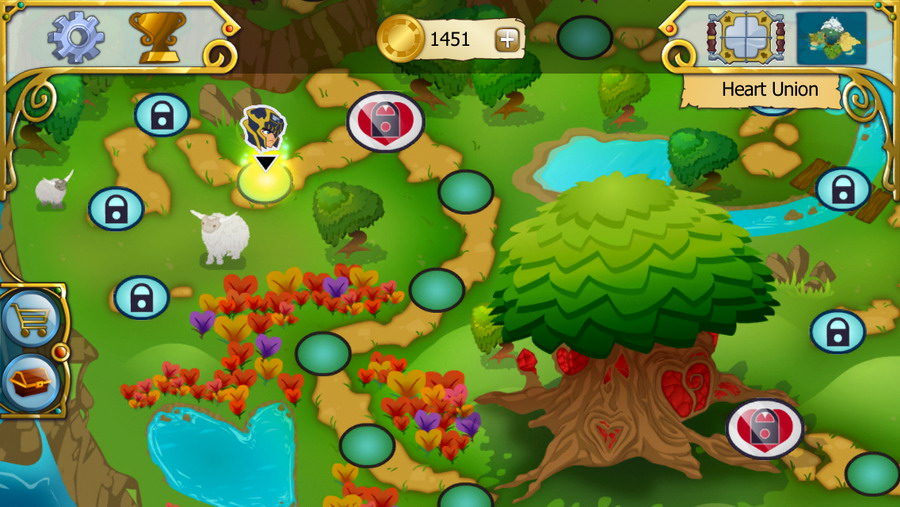Open the treasure chest inventory
900x507 pixels.
(x=29, y=383)
